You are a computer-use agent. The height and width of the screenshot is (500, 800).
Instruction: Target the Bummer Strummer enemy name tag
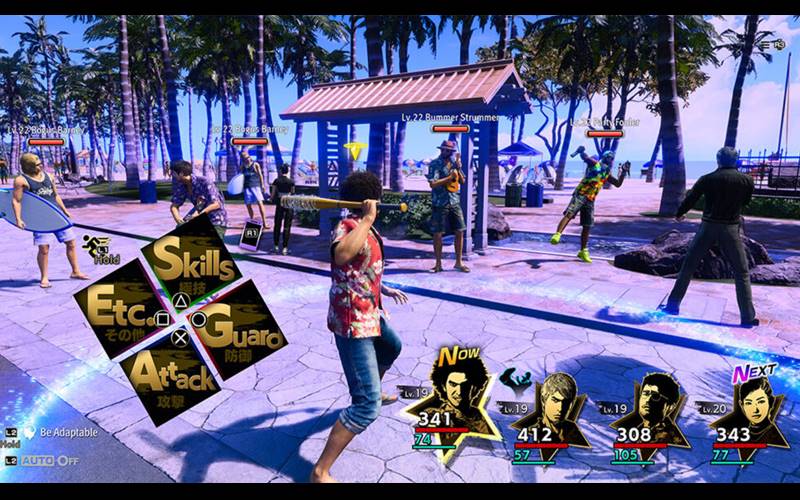(450, 118)
